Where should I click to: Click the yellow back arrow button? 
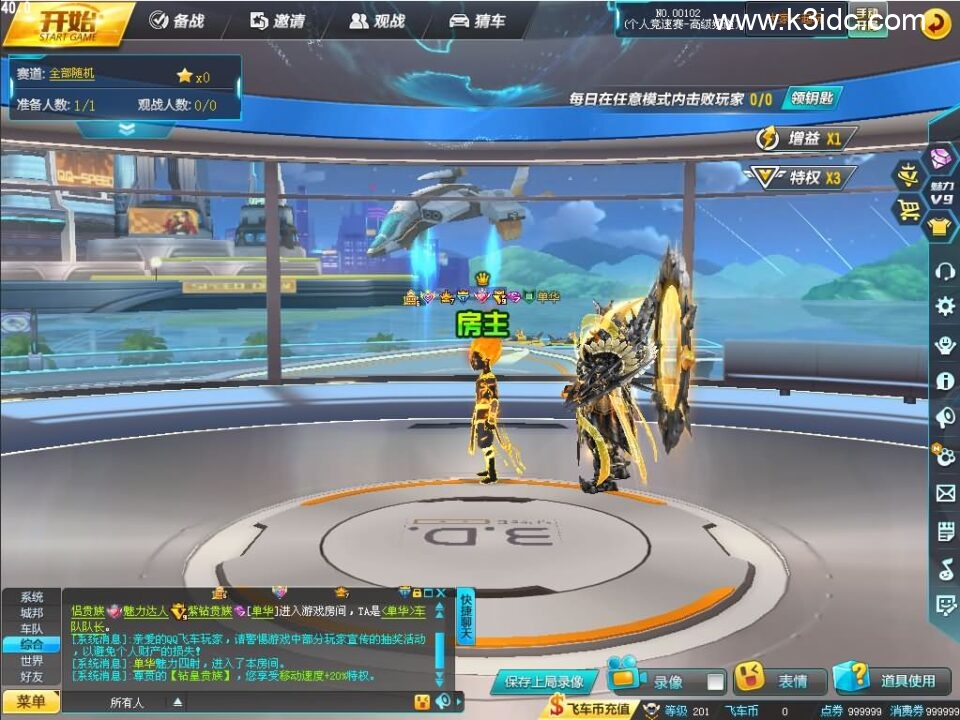click(936, 23)
